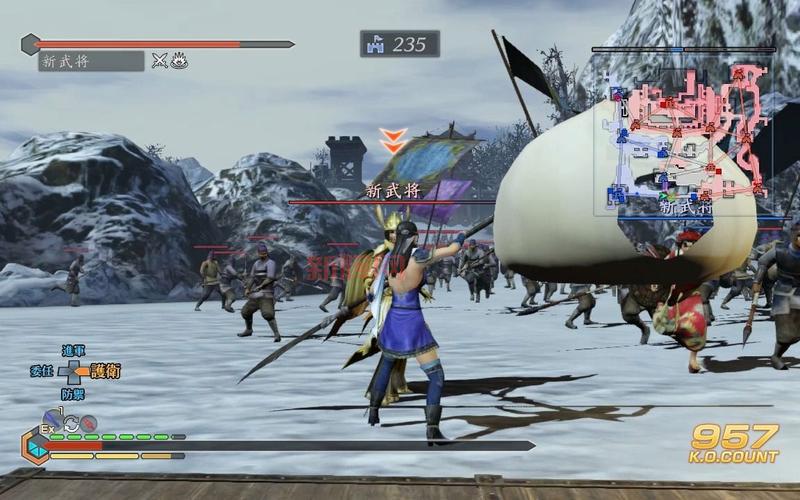Click the weapon swap arrows icon

coord(72,422)
